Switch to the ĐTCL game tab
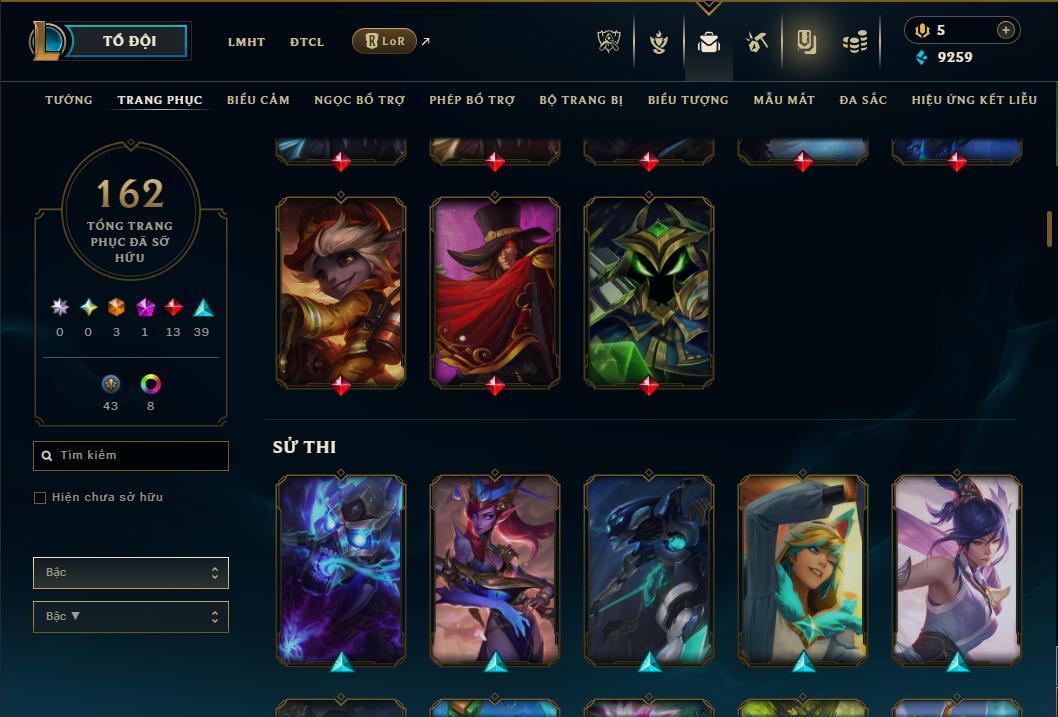Viewport: 1058px width, 717px height. point(307,42)
